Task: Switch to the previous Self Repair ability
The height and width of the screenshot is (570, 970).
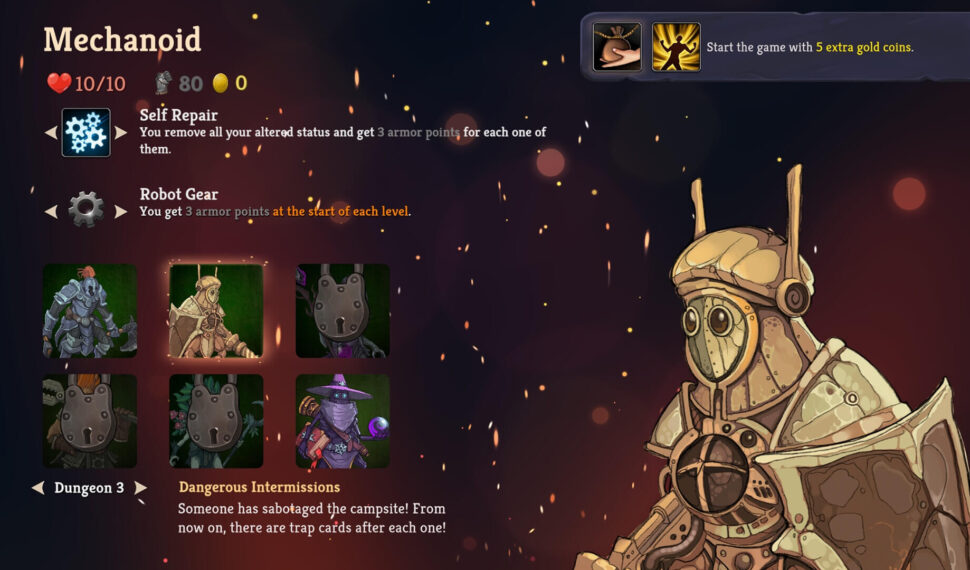Action: point(51,133)
